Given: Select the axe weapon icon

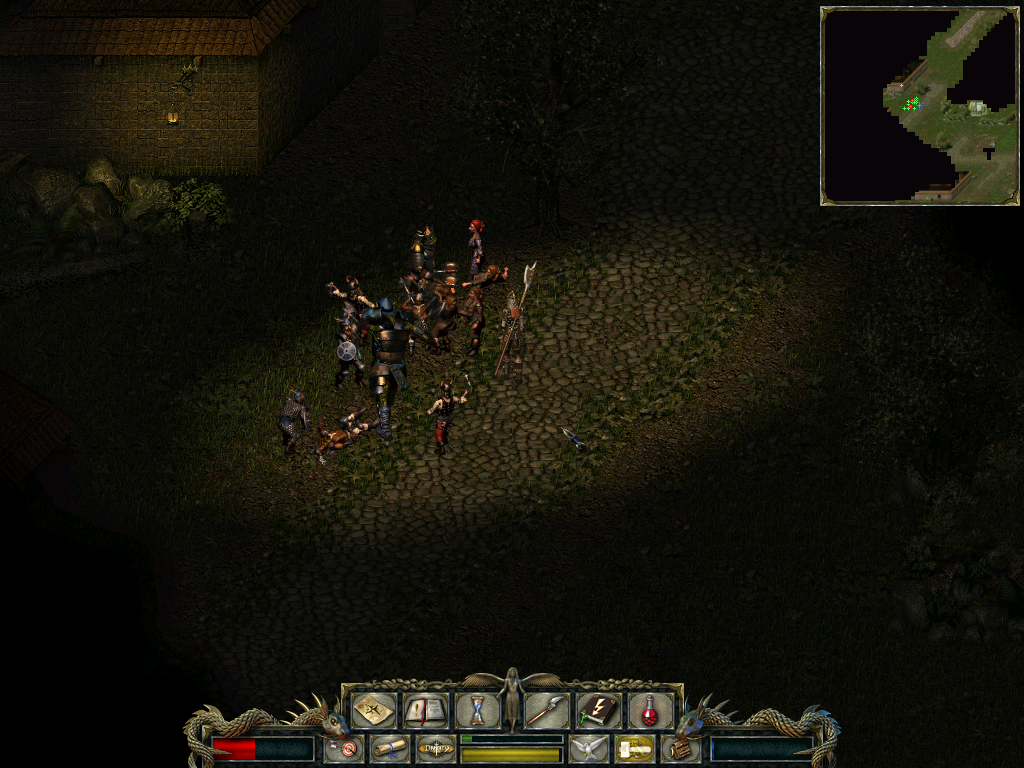Looking at the screenshot, I should (547, 710).
